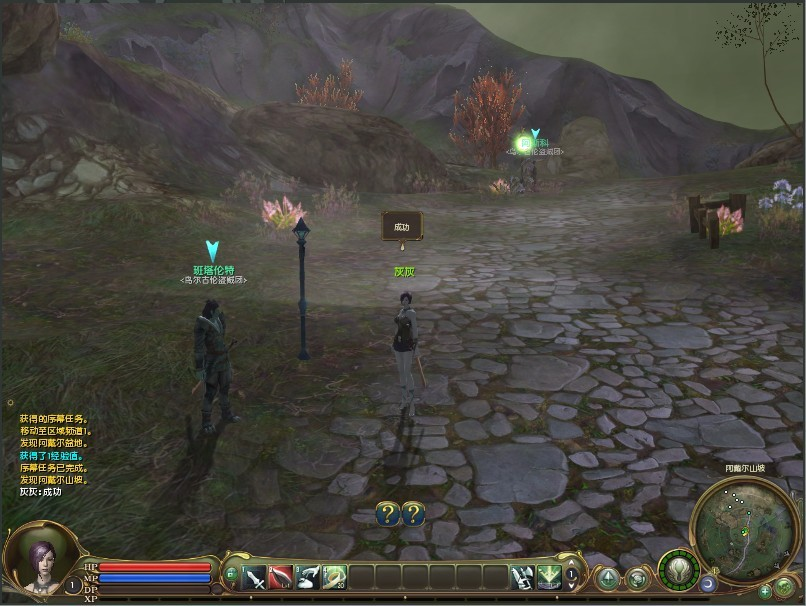This screenshot has height=606, width=806.
Task: Open the round green swirl menu button
Action: coord(636,579)
